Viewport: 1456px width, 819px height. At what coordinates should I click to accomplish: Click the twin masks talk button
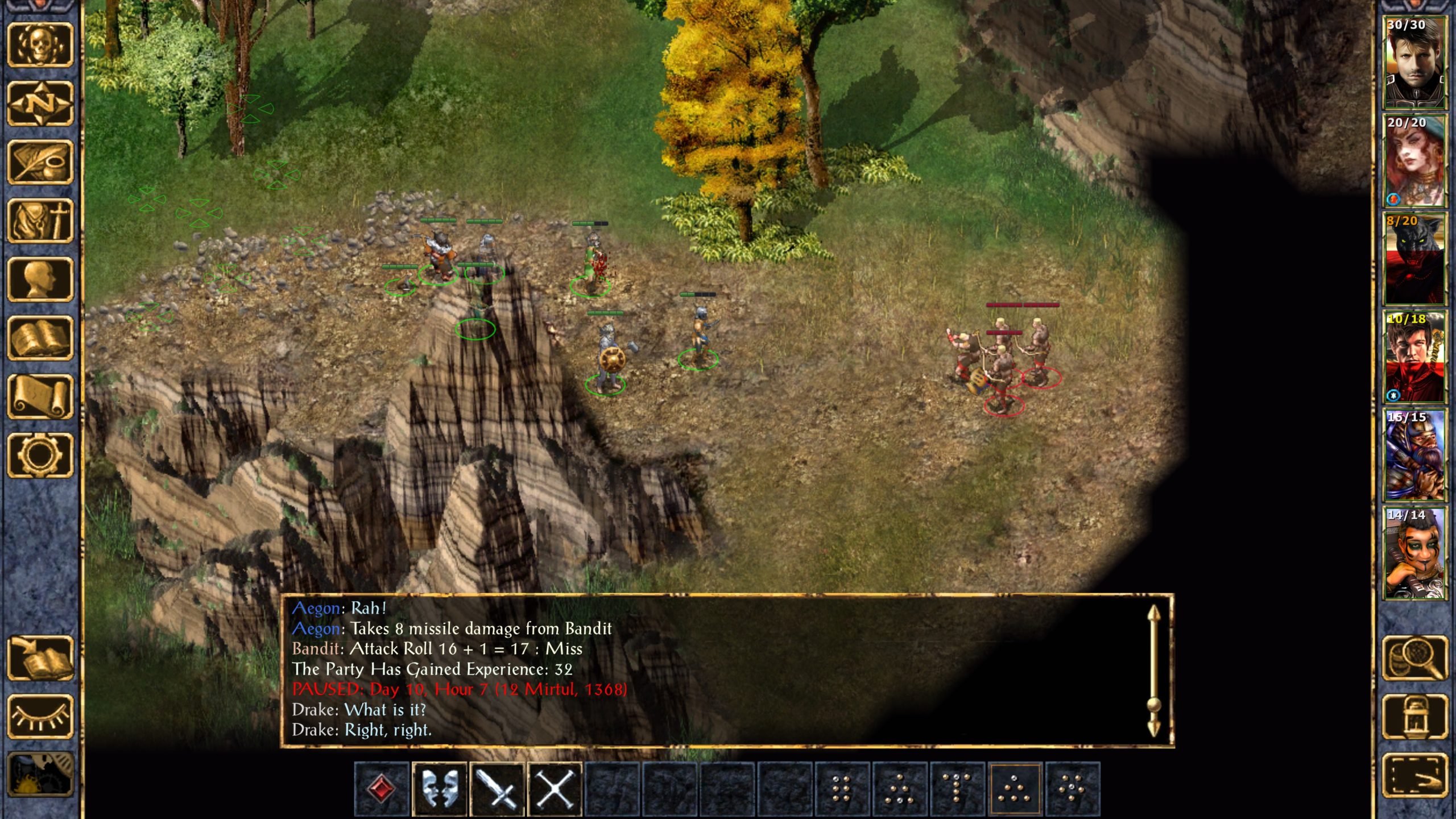(x=440, y=789)
